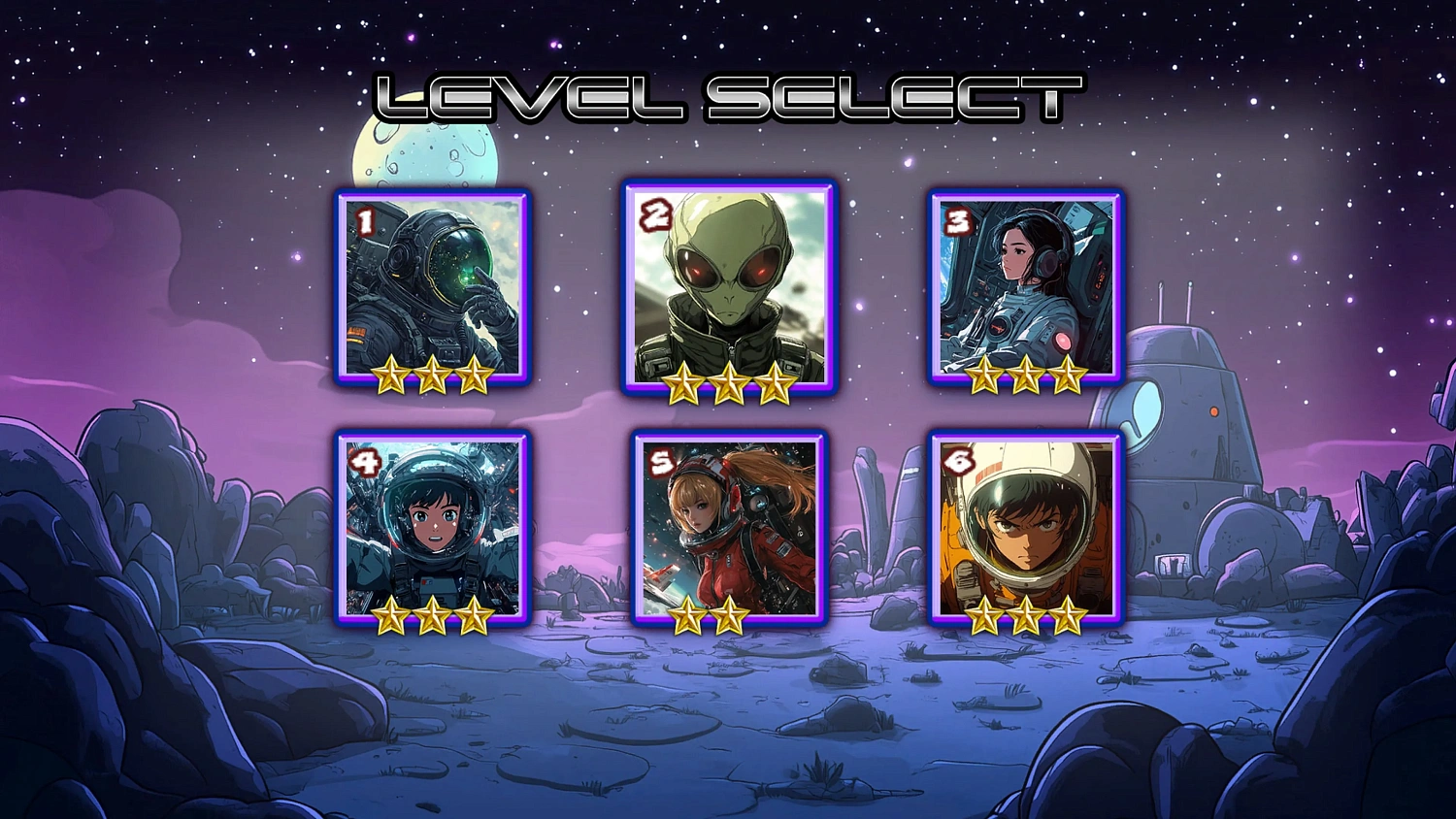Start level 4 with the dark-haired astronaut kid
This screenshot has width=1456, height=819.
click(433, 527)
